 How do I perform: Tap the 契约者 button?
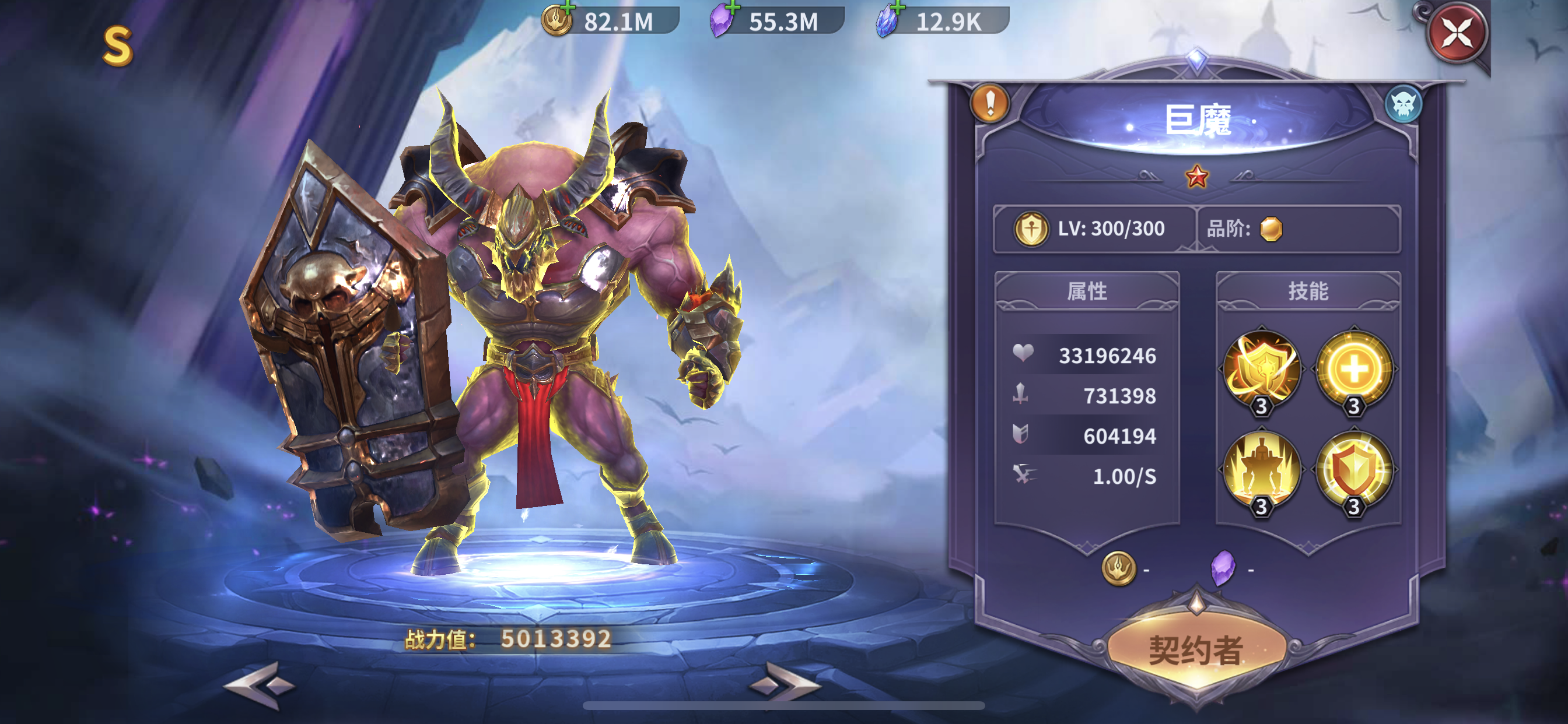point(1195,651)
